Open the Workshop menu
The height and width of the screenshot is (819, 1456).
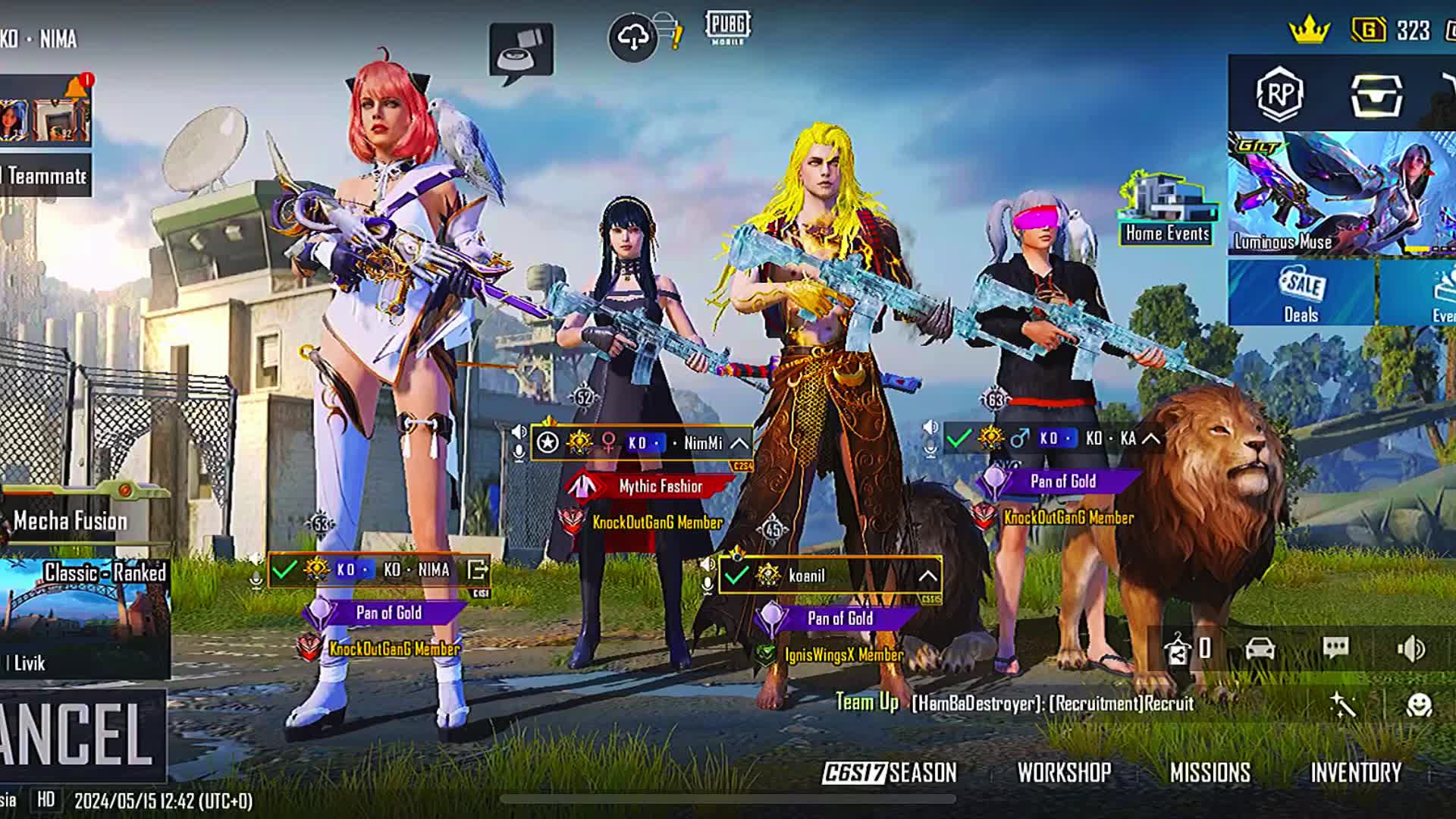(x=1064, y=773)
